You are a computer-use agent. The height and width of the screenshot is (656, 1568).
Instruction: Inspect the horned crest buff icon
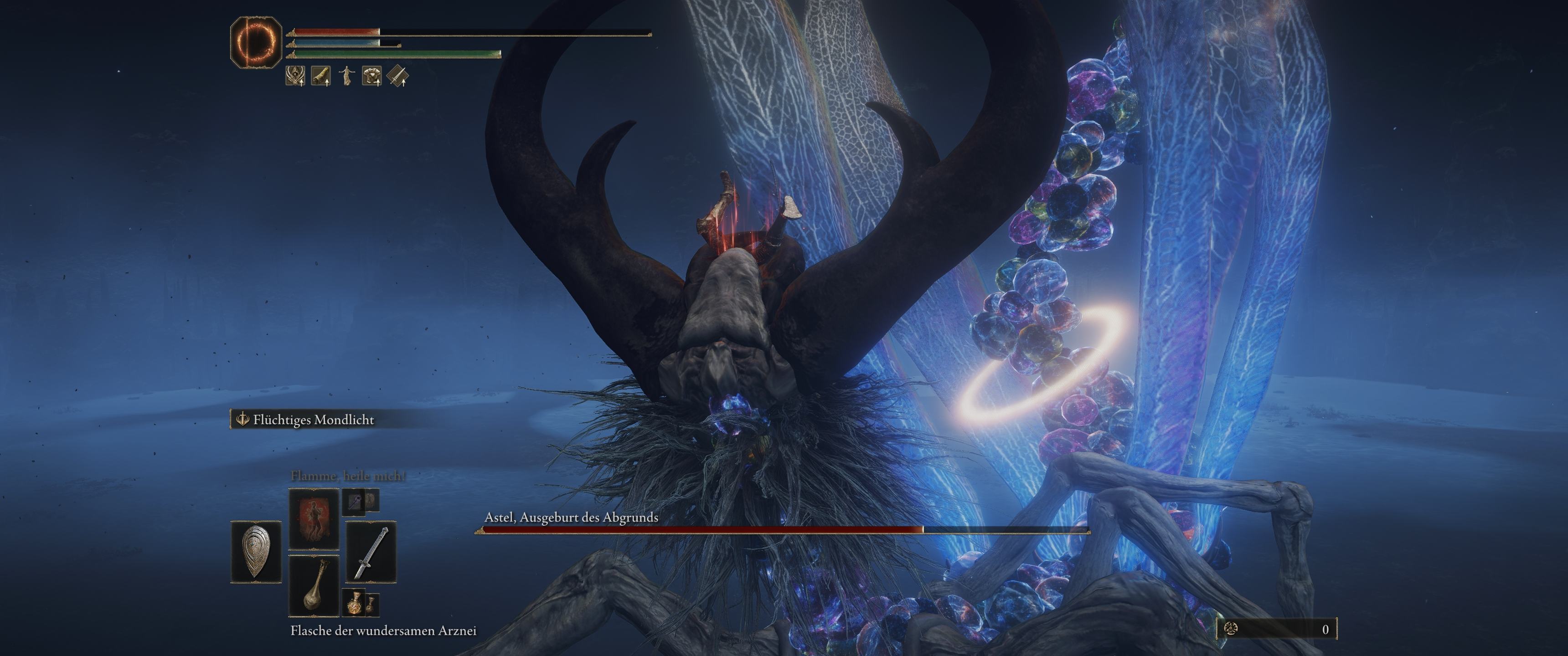[295, 76]
